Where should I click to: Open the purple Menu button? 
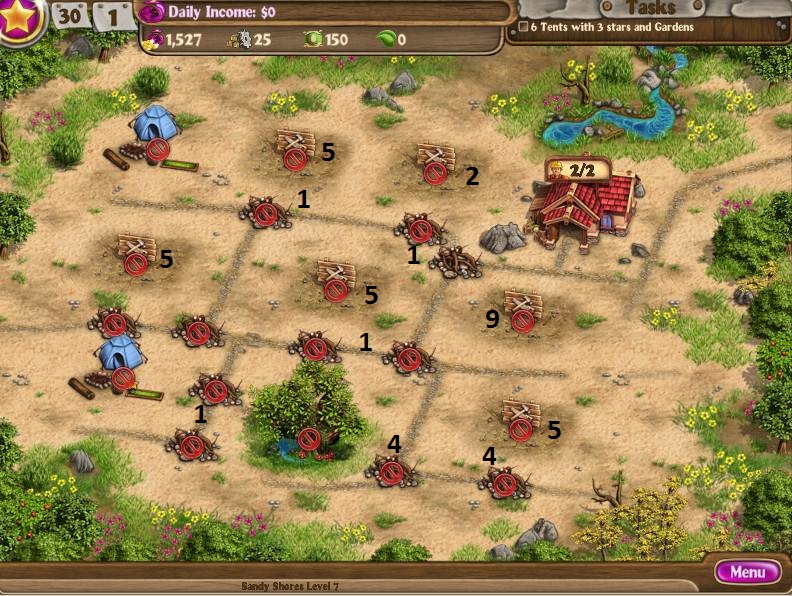click(x=747, y=572)
